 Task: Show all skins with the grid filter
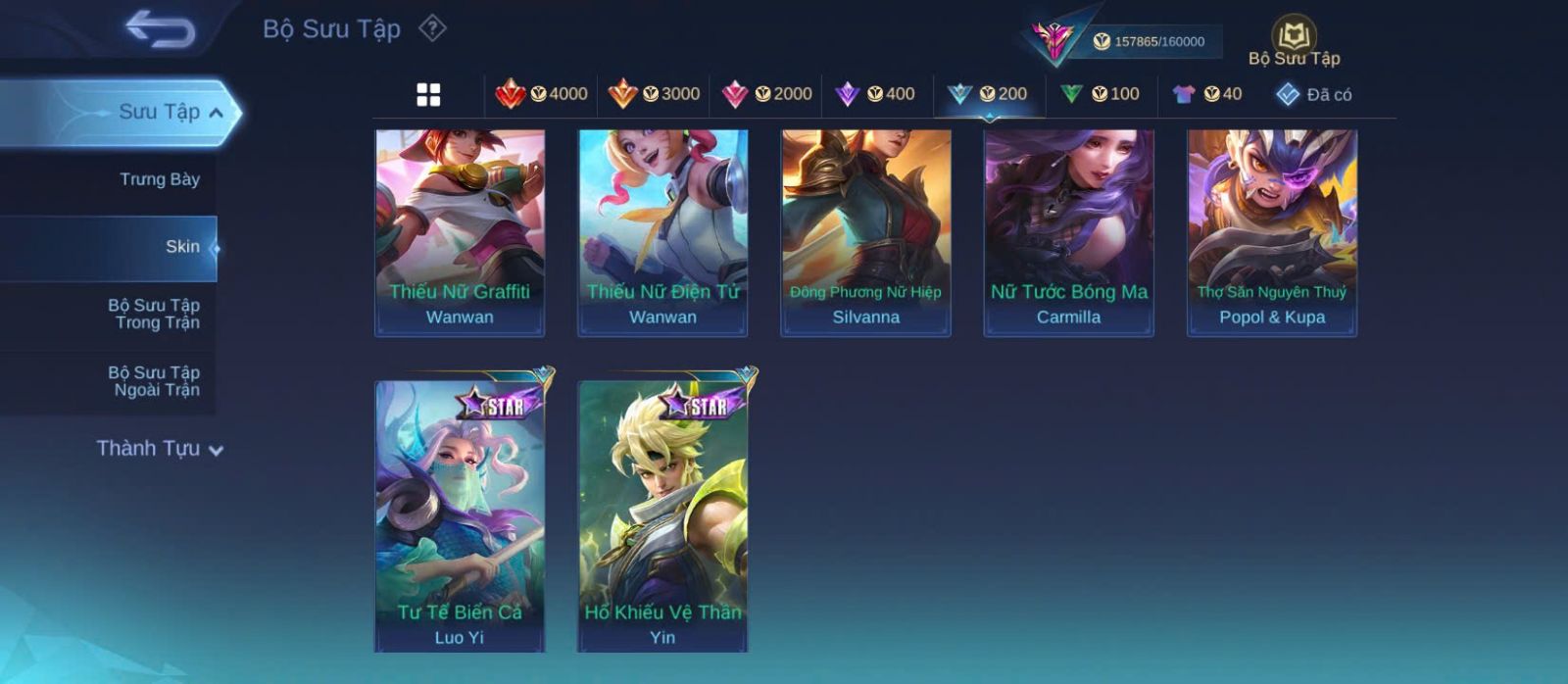(428, 94)
